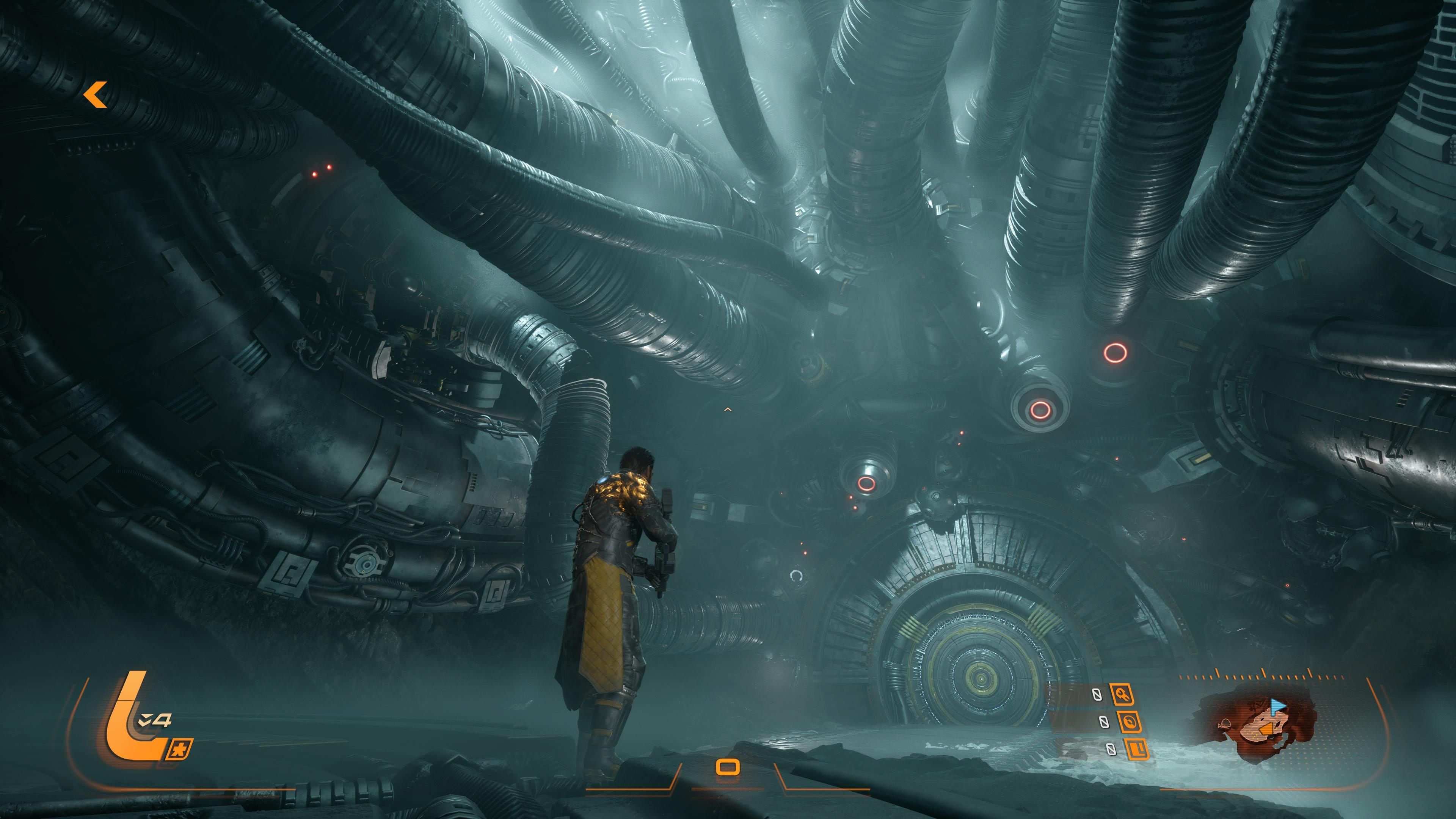Click the figure icon beside the integrity gauge
Viewport: 1456px width, 819px height.
click(181, 750)
